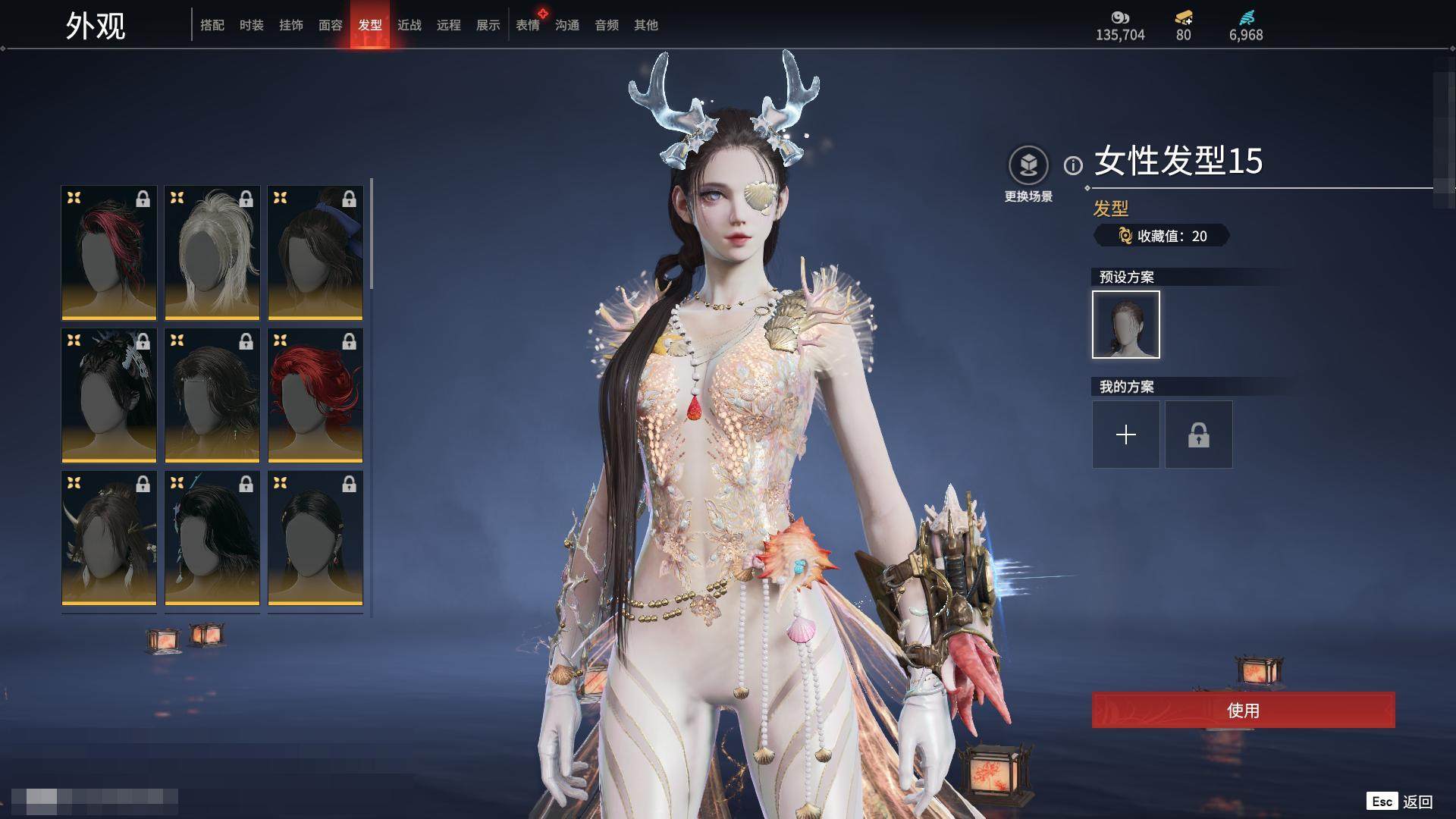Open the 近战 tab

click(409, 25)
